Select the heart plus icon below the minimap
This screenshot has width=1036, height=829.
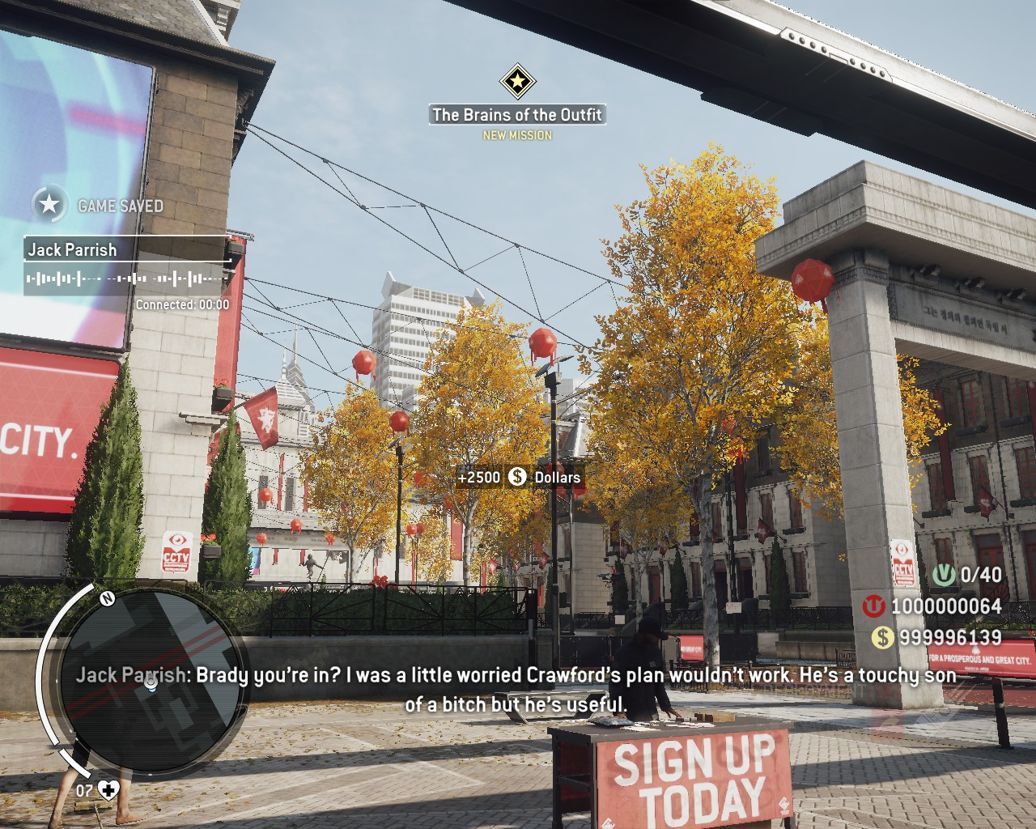click(107, 790)
